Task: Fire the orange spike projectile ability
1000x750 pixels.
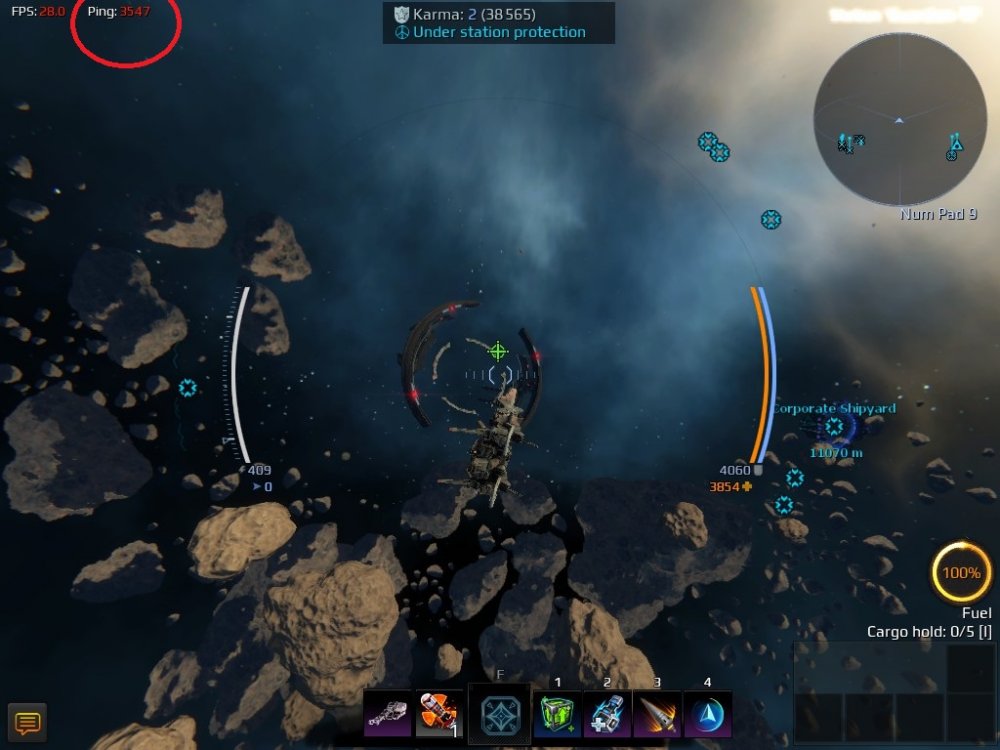Action: click(x=657, y=714)
